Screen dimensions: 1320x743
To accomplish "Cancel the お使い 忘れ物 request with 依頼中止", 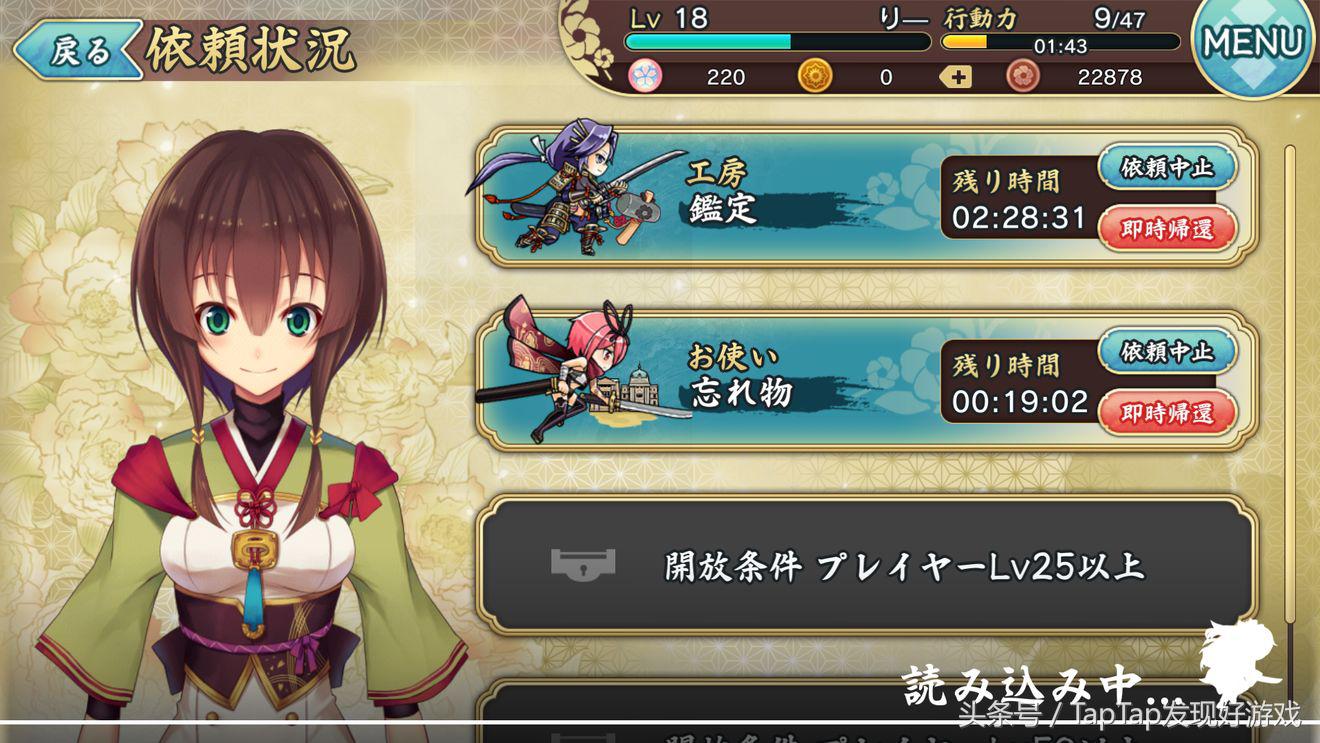I will click(1166, 352).
